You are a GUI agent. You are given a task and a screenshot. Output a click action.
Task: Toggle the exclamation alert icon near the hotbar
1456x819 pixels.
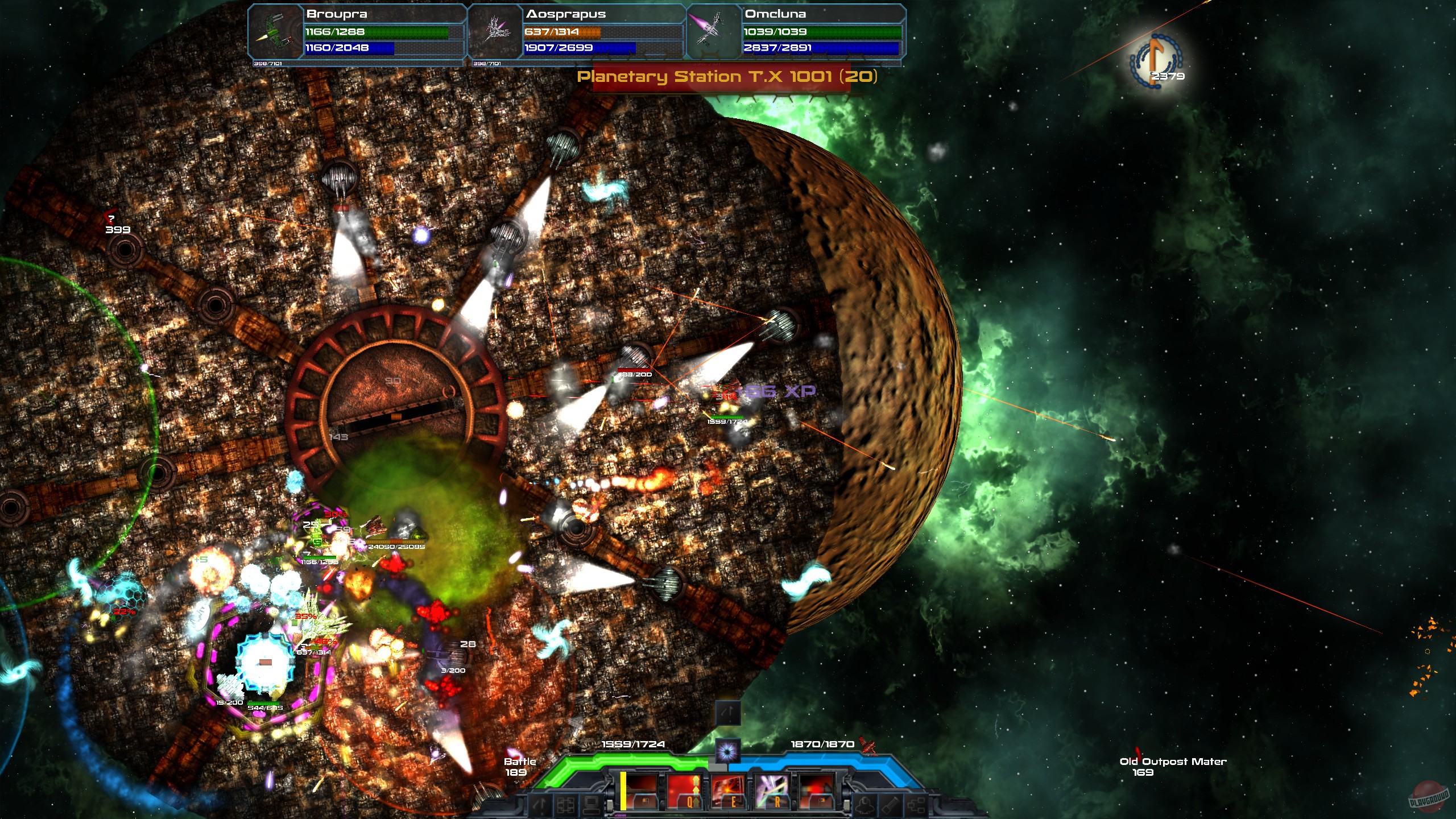coord(538,805)
